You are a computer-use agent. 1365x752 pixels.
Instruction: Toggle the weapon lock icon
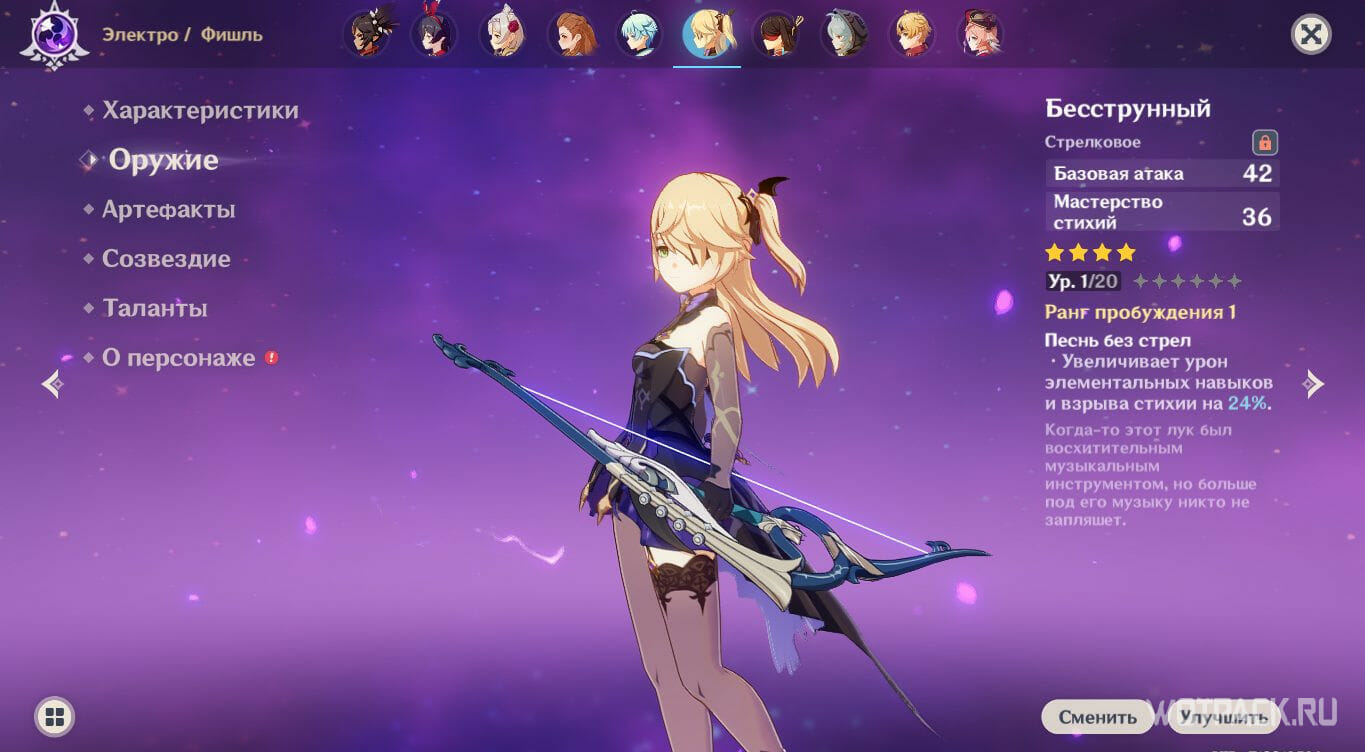(x=1265, y=142)
